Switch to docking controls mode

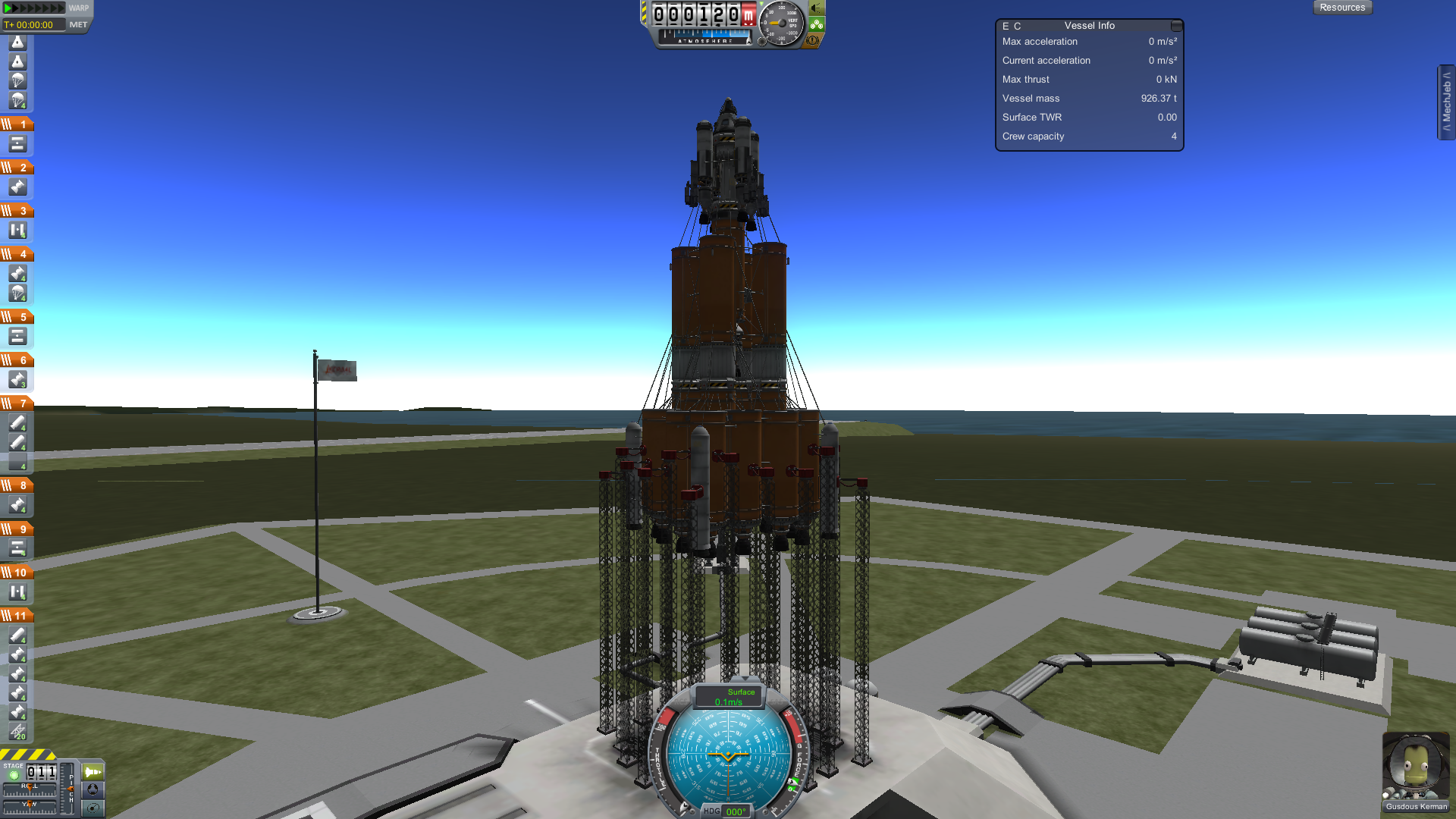click(x=93, y=789)
